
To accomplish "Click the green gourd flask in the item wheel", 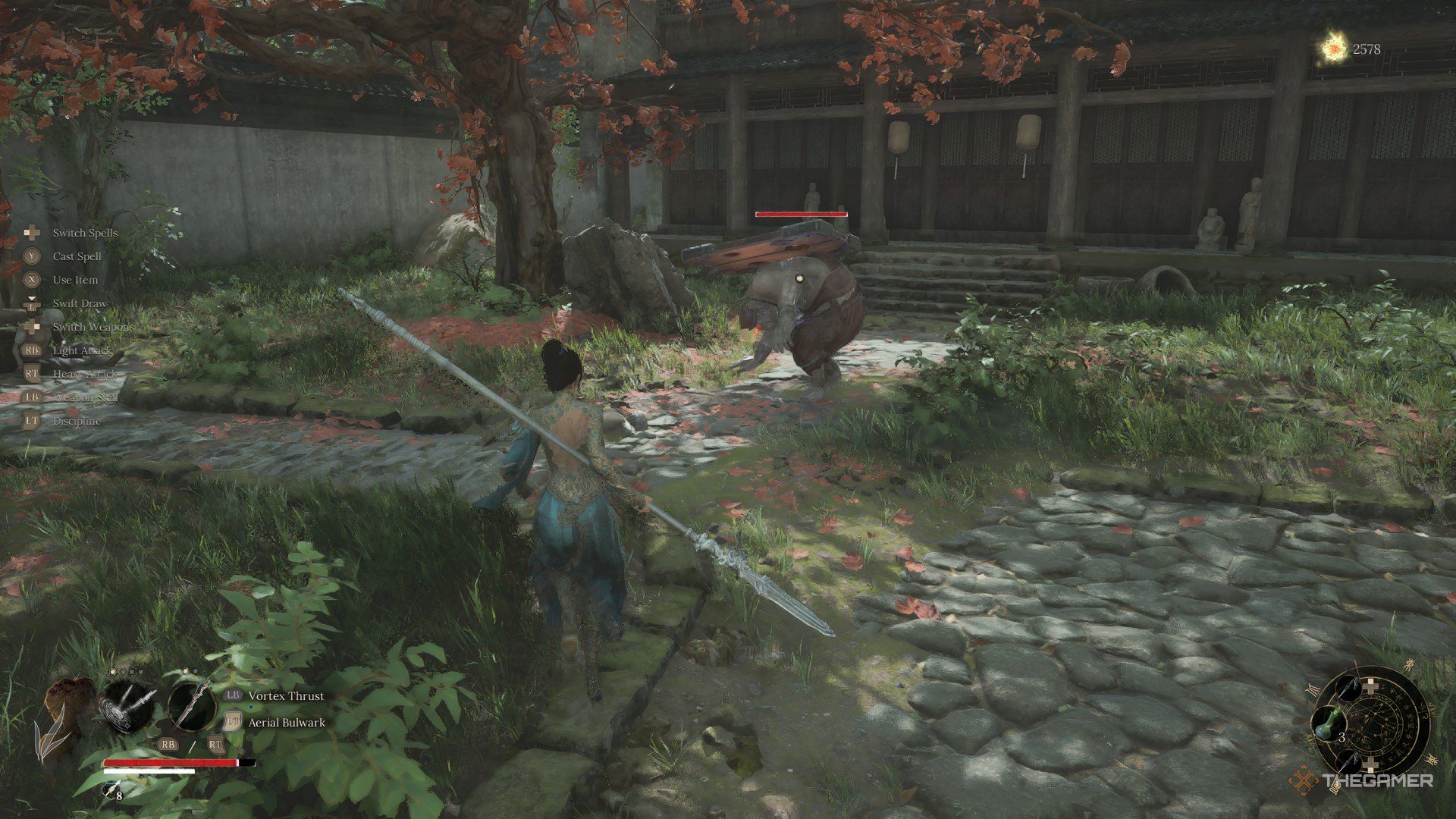I will click(x=1329, y=723).
